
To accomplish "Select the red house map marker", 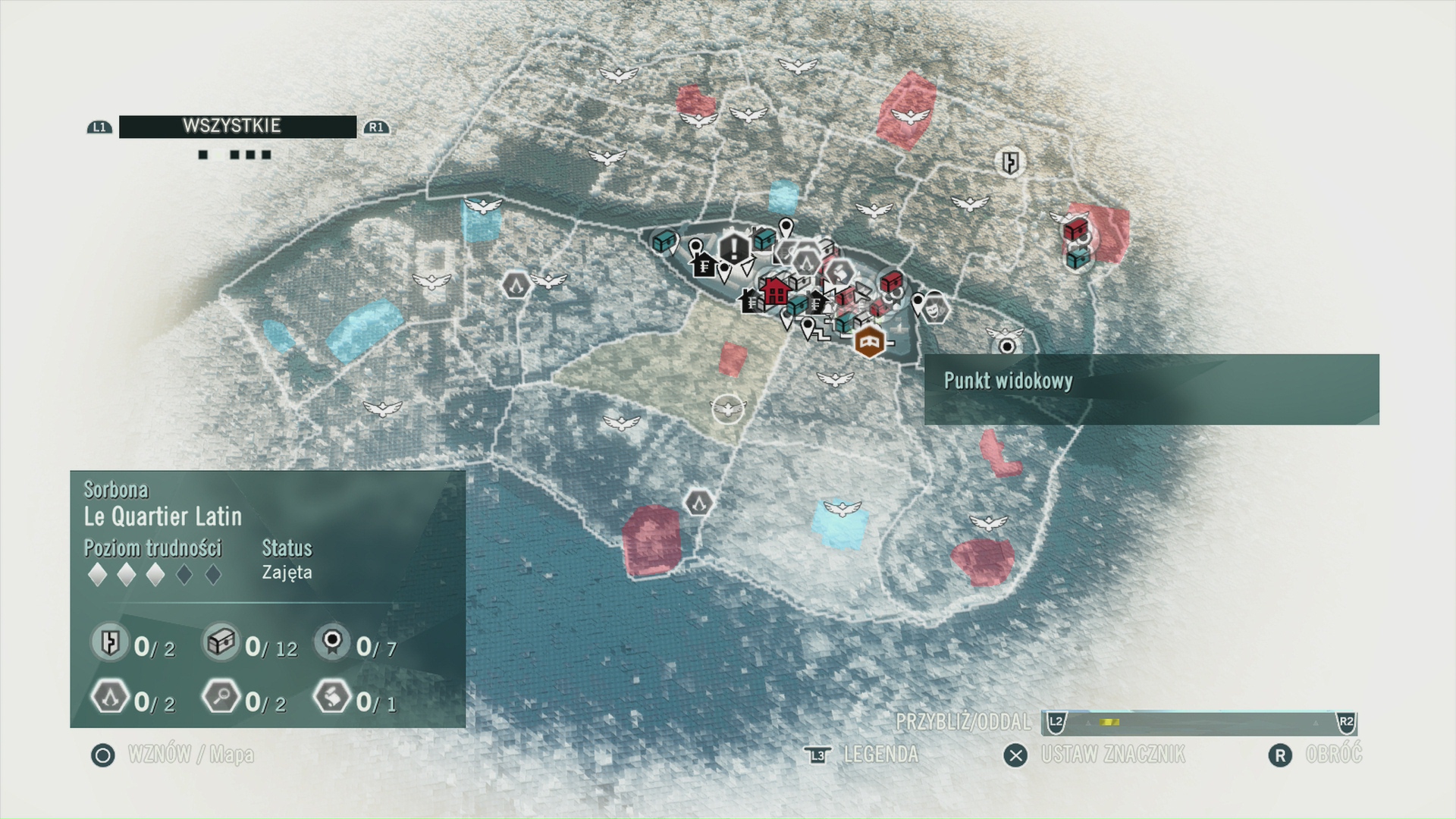I will coord(775,290).
